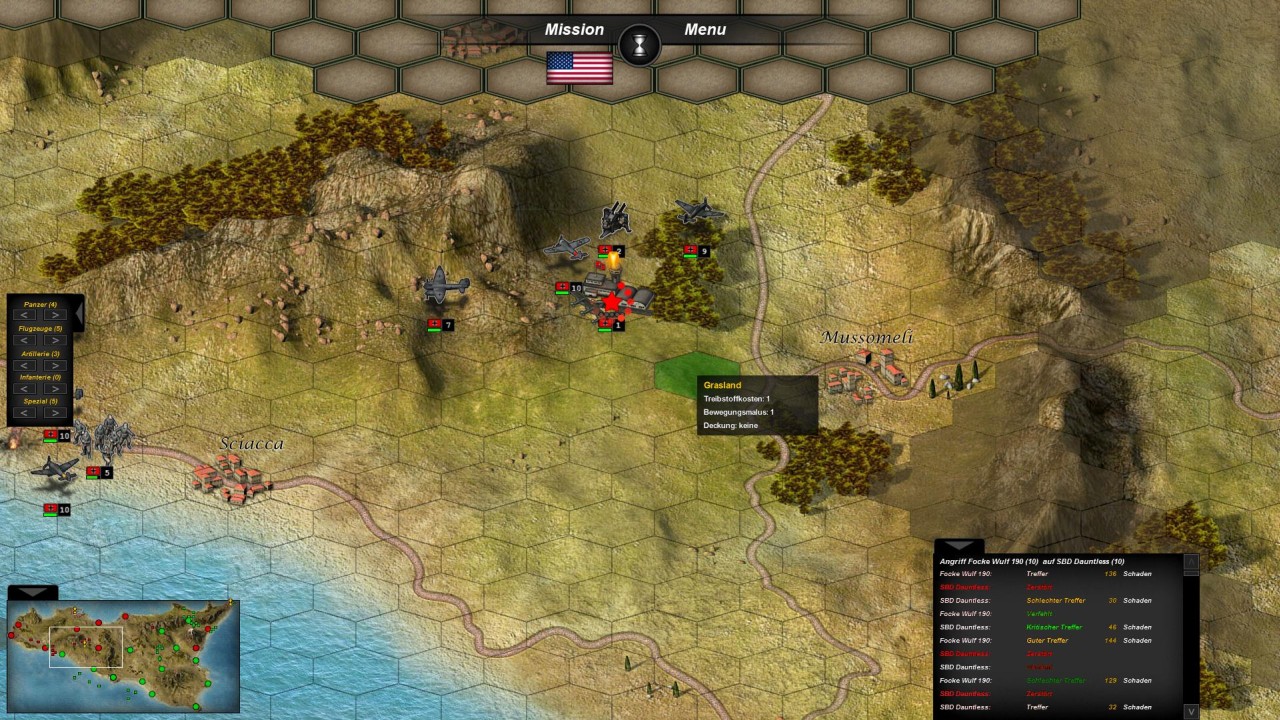
Task: Open the Mission panel
Action: 574,30
